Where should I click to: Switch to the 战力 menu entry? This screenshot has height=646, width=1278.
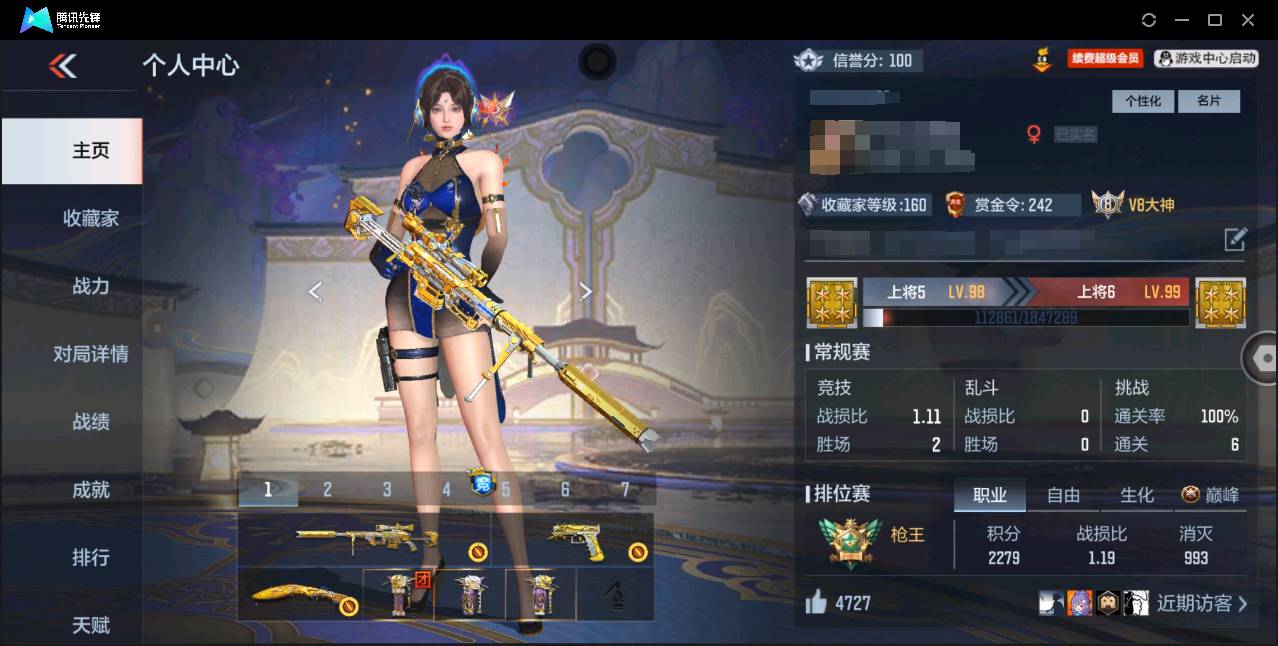pyautogui.click(x=90, y=286)
